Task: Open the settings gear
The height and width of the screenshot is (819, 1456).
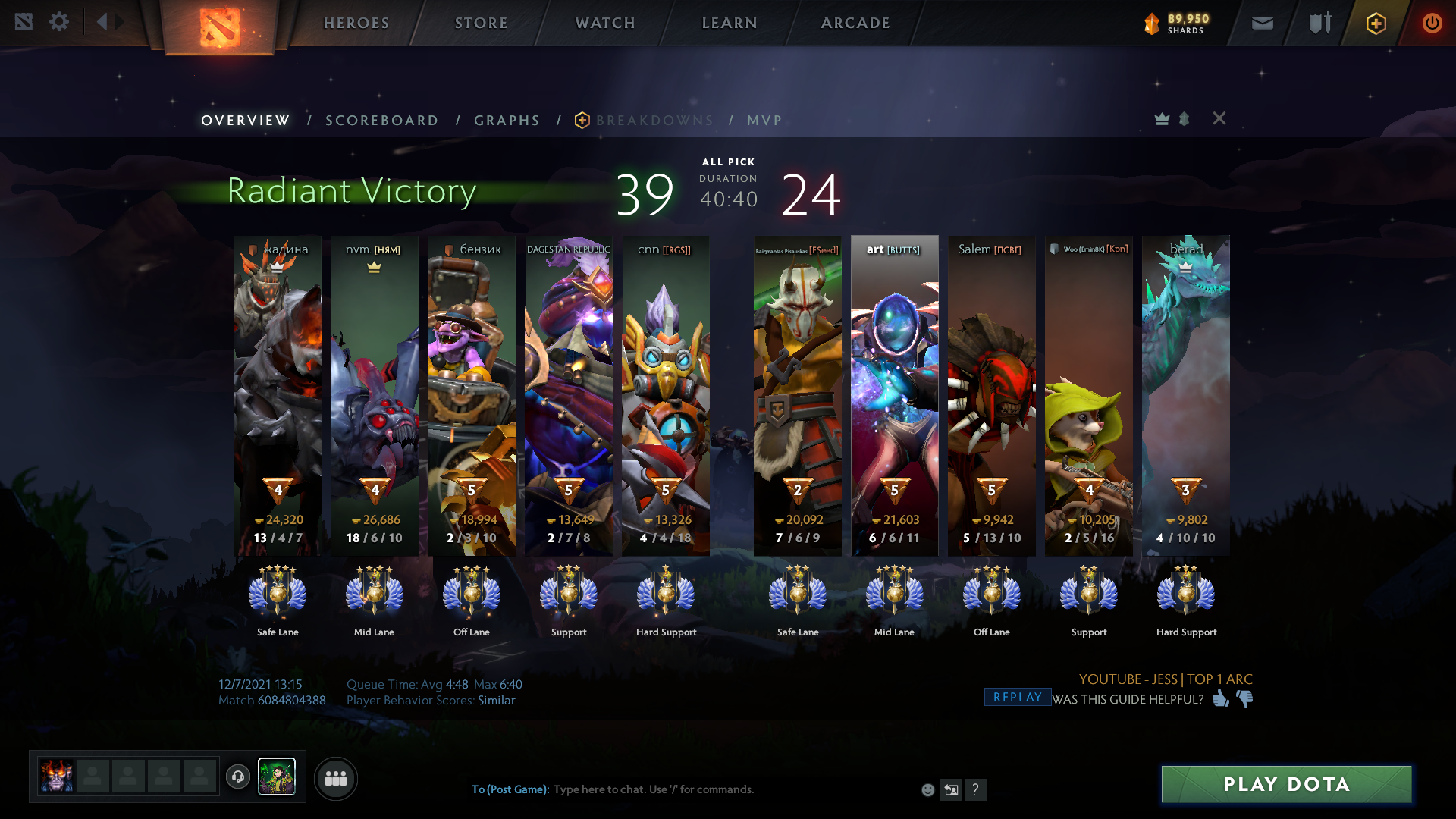Action: [59, 21]
